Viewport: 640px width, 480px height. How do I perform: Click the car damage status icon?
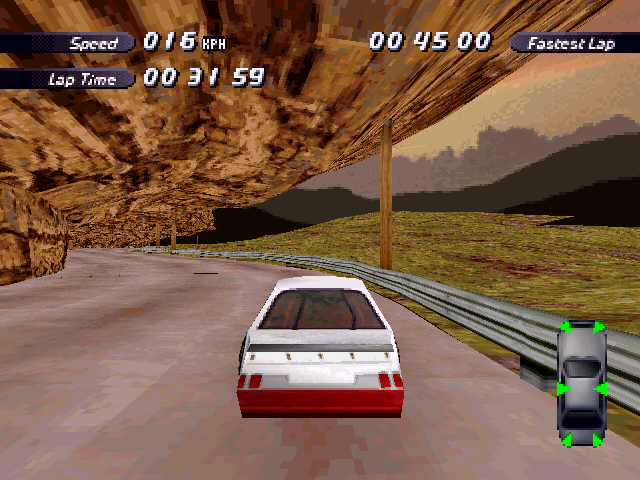(x=581, y=384)
